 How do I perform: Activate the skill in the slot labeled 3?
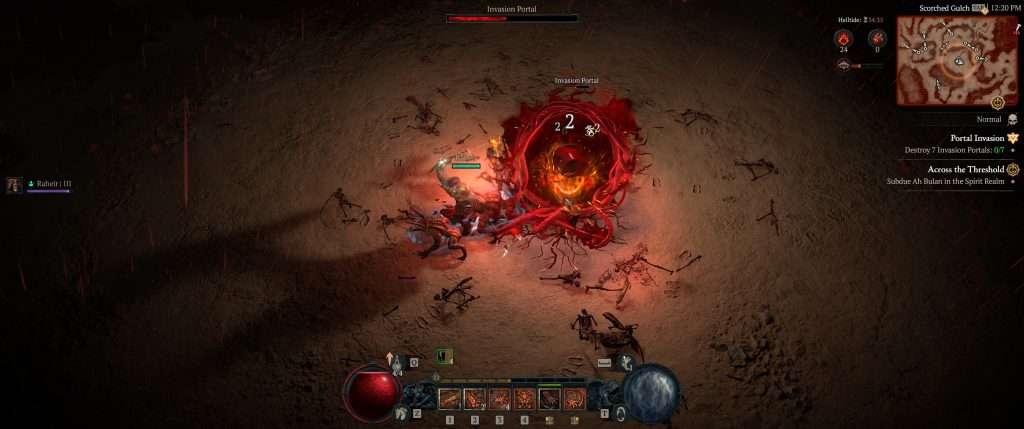(x=500, y=400)
